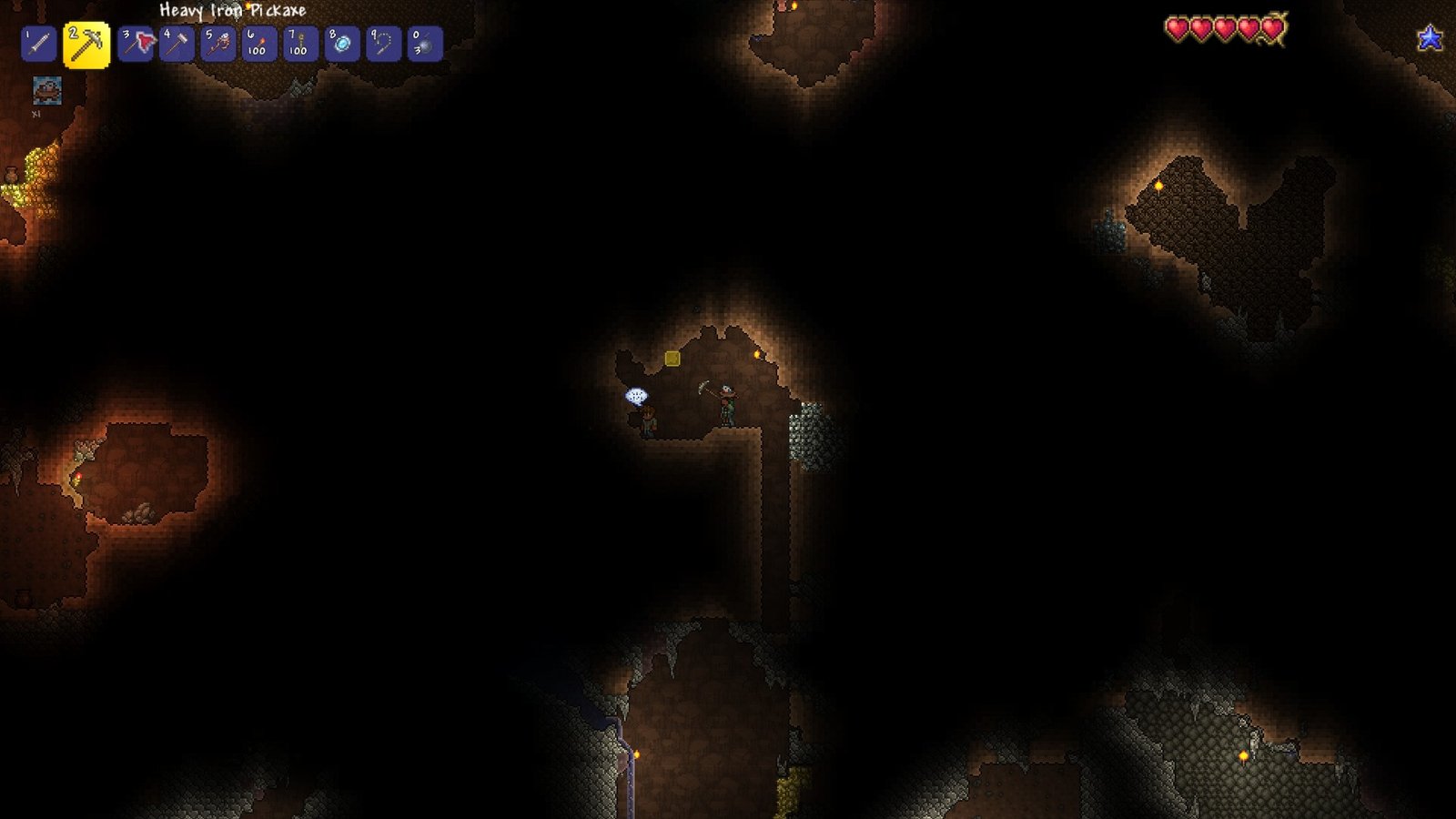Click the blue mana star top right
The height and width of the screenshot is (819, 1456).
[1431, 37]
